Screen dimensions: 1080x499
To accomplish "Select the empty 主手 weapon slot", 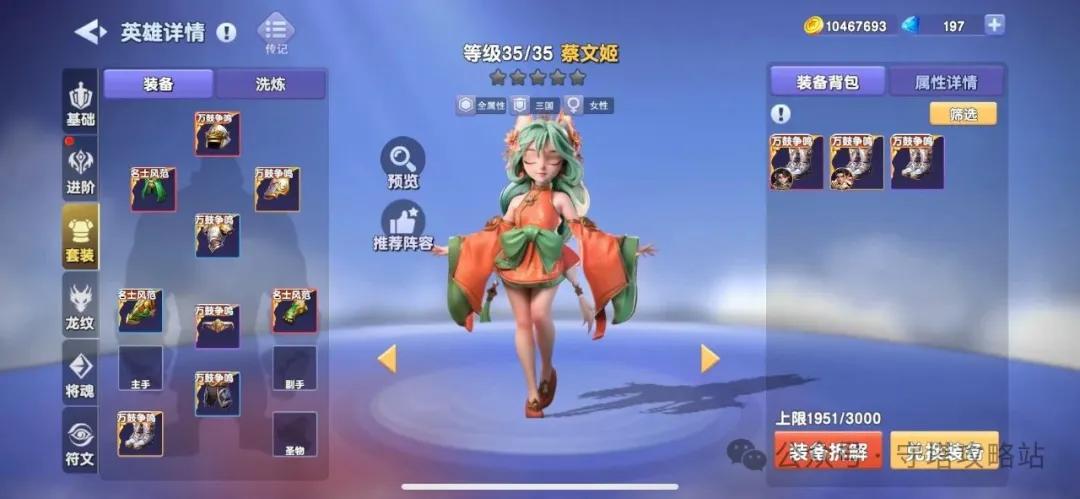I will 140,368.
